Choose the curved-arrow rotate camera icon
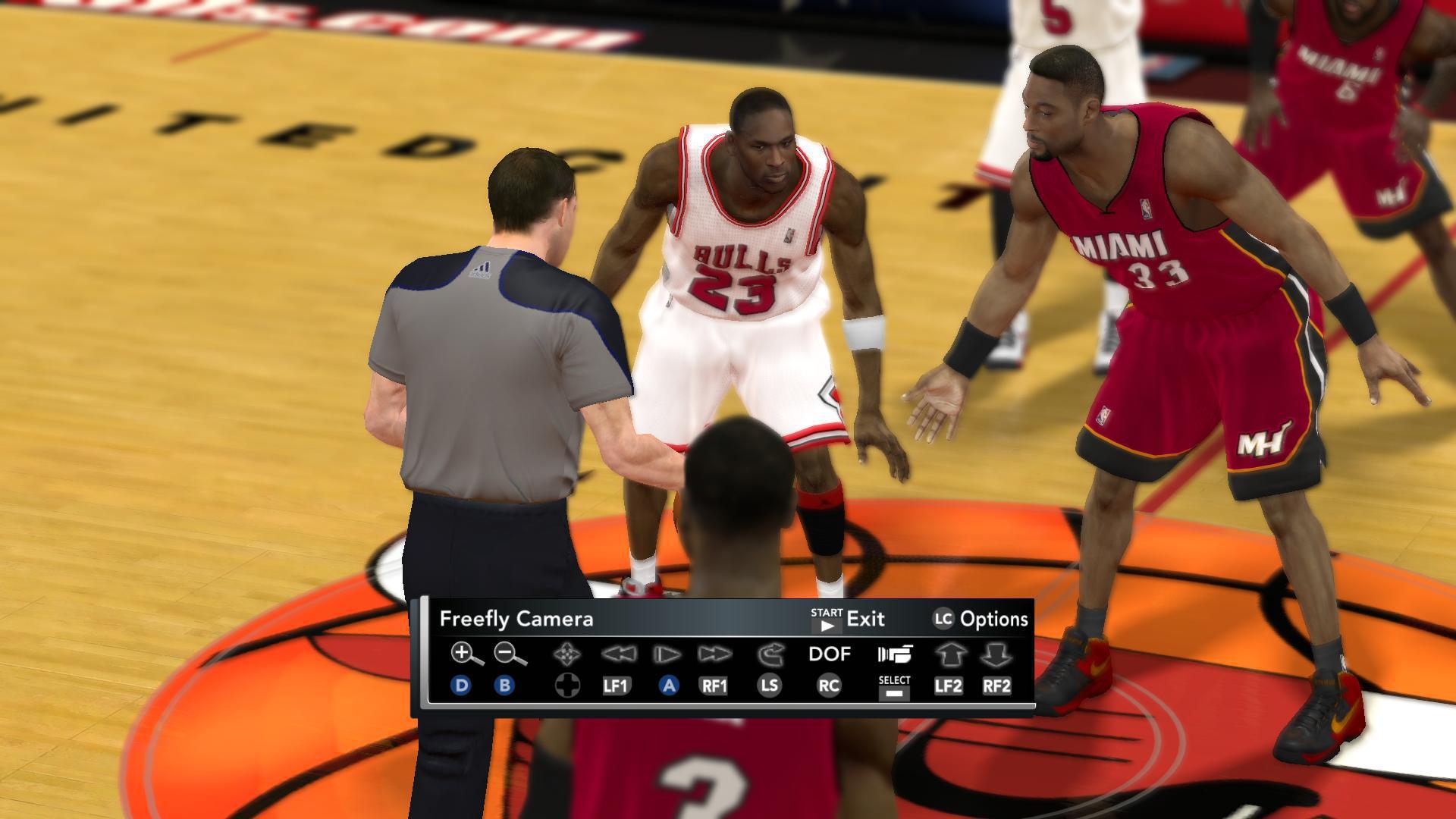 (769, 654)
